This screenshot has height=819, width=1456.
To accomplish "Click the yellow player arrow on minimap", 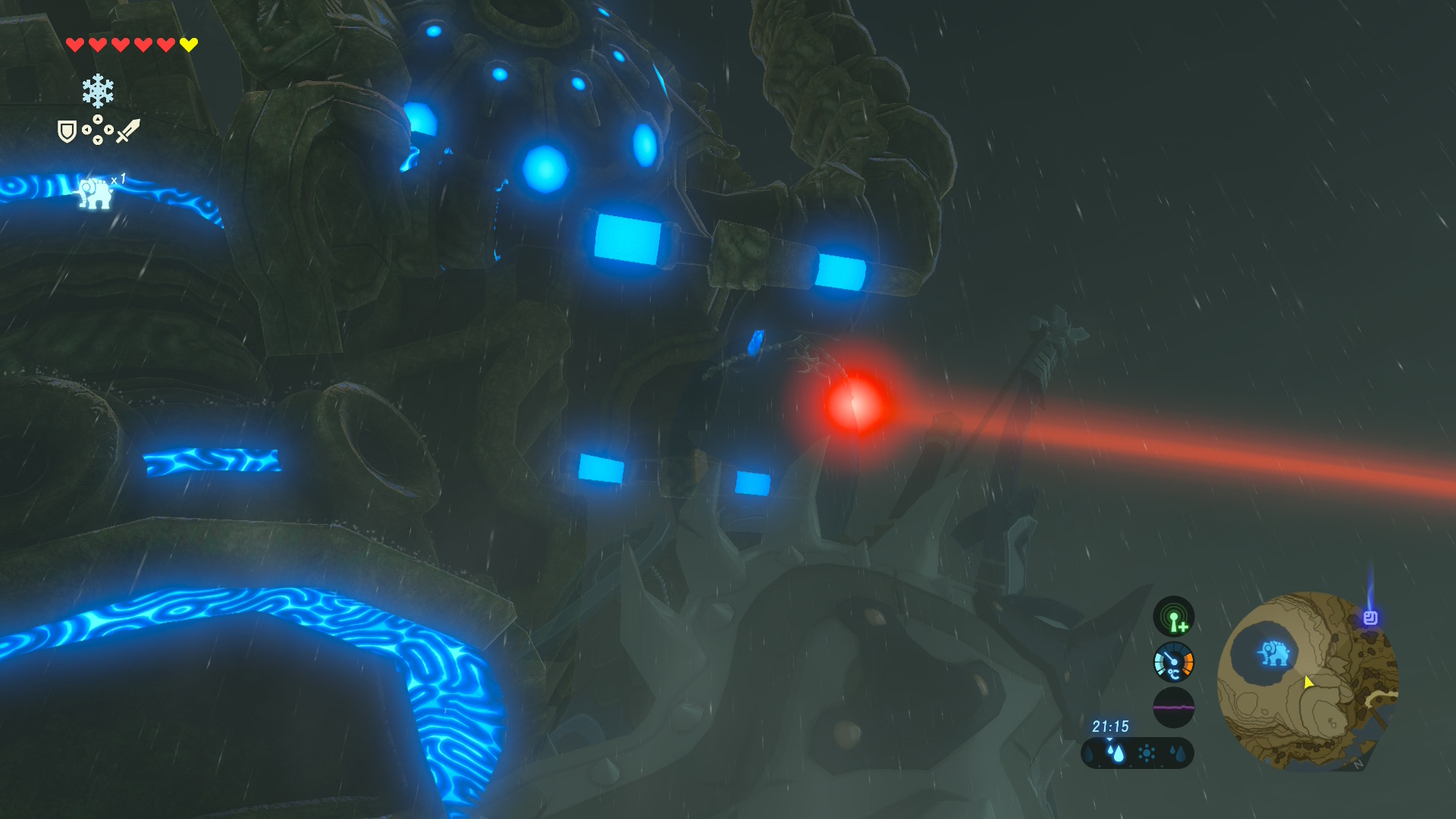I will tap(1308, 682).
